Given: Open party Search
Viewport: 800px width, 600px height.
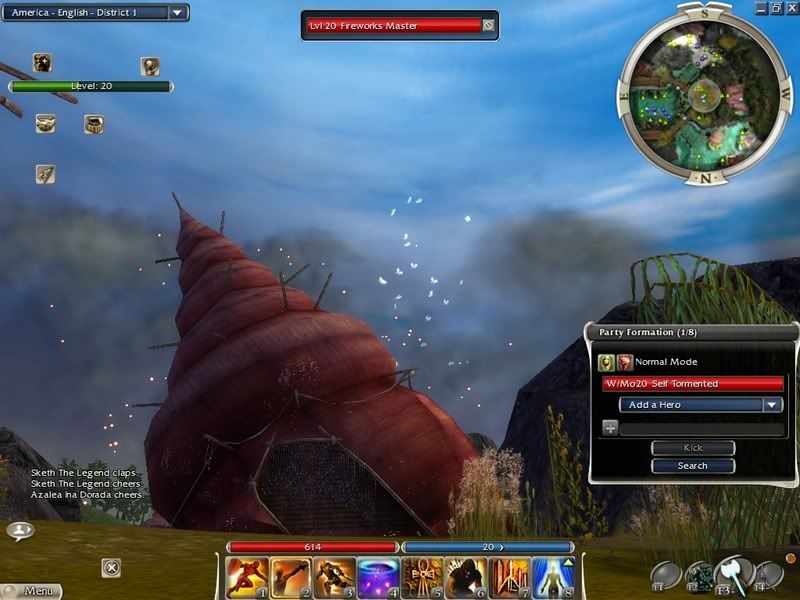Looking at the screenshot, I should [x=692, y=465].
